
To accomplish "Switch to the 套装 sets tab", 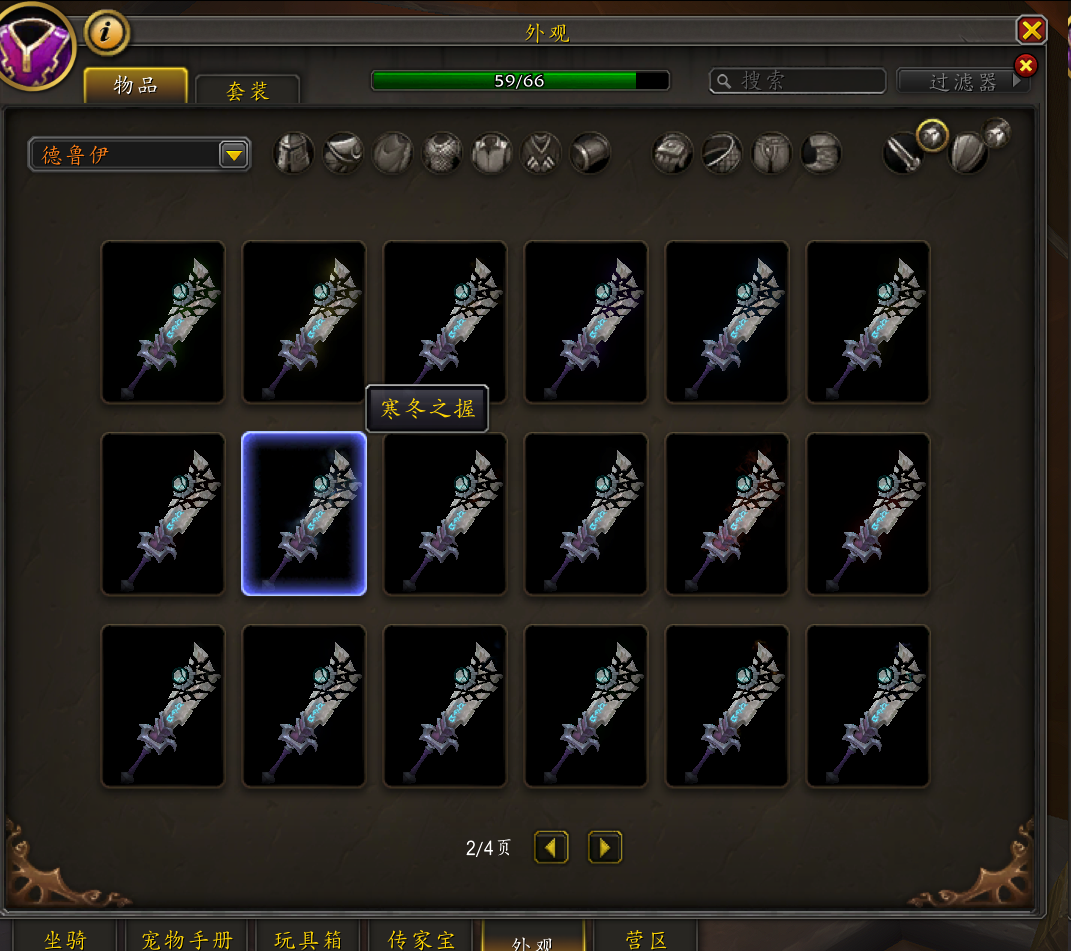I will (x=247, y=91).
